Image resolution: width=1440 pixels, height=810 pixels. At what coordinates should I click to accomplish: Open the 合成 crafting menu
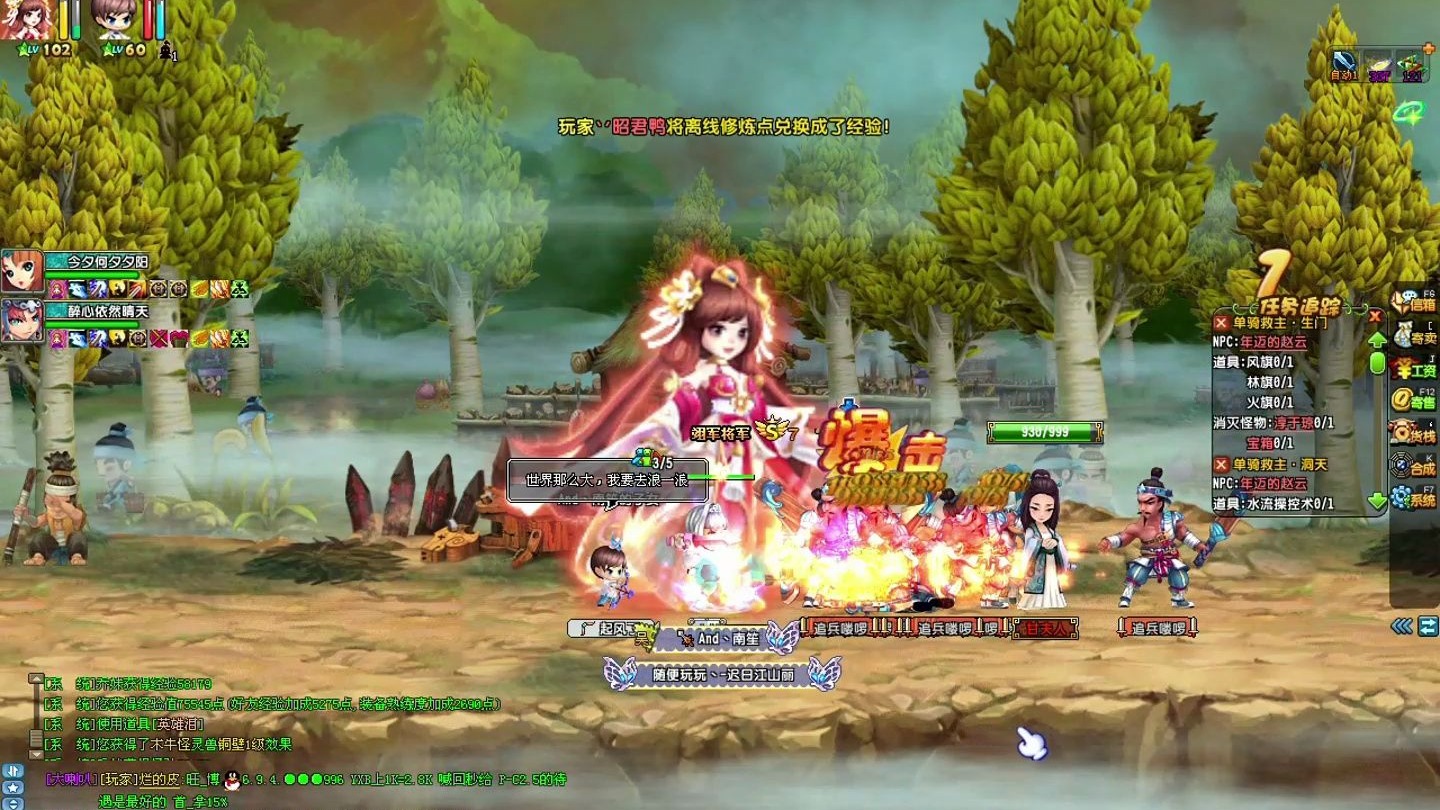[x=1413, y=465]
